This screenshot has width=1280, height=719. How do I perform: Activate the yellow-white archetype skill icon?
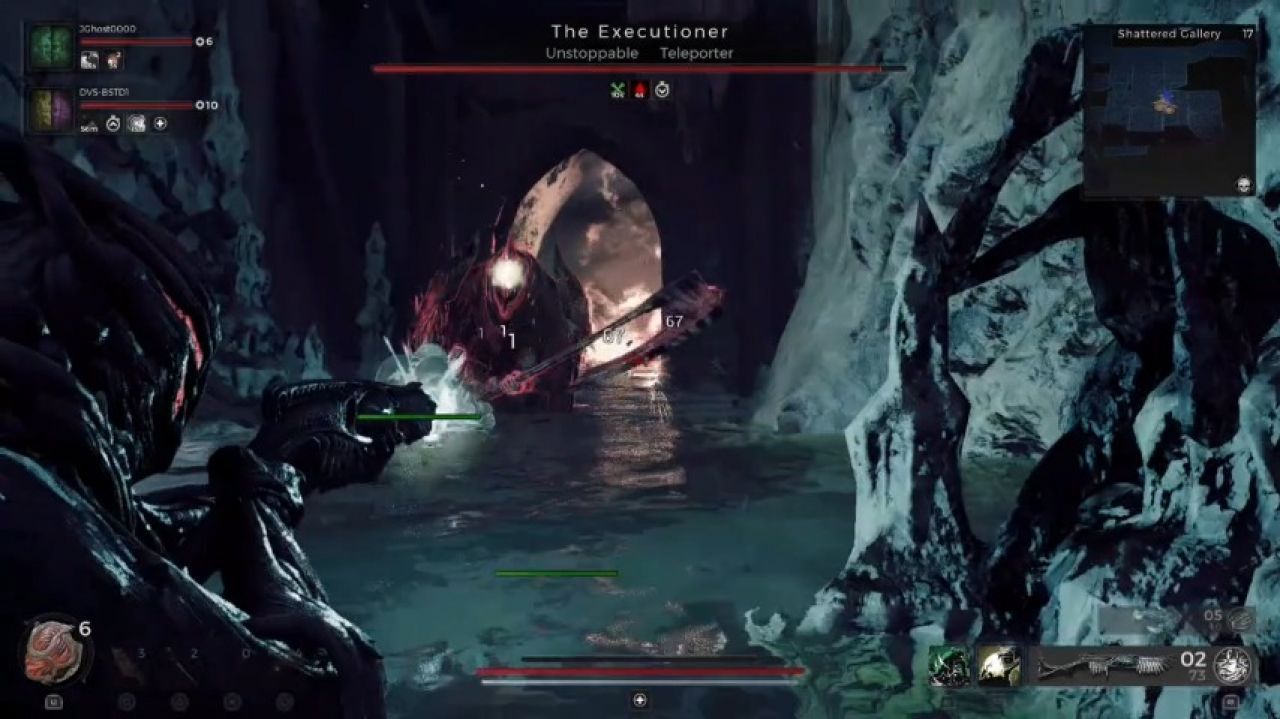998,666
